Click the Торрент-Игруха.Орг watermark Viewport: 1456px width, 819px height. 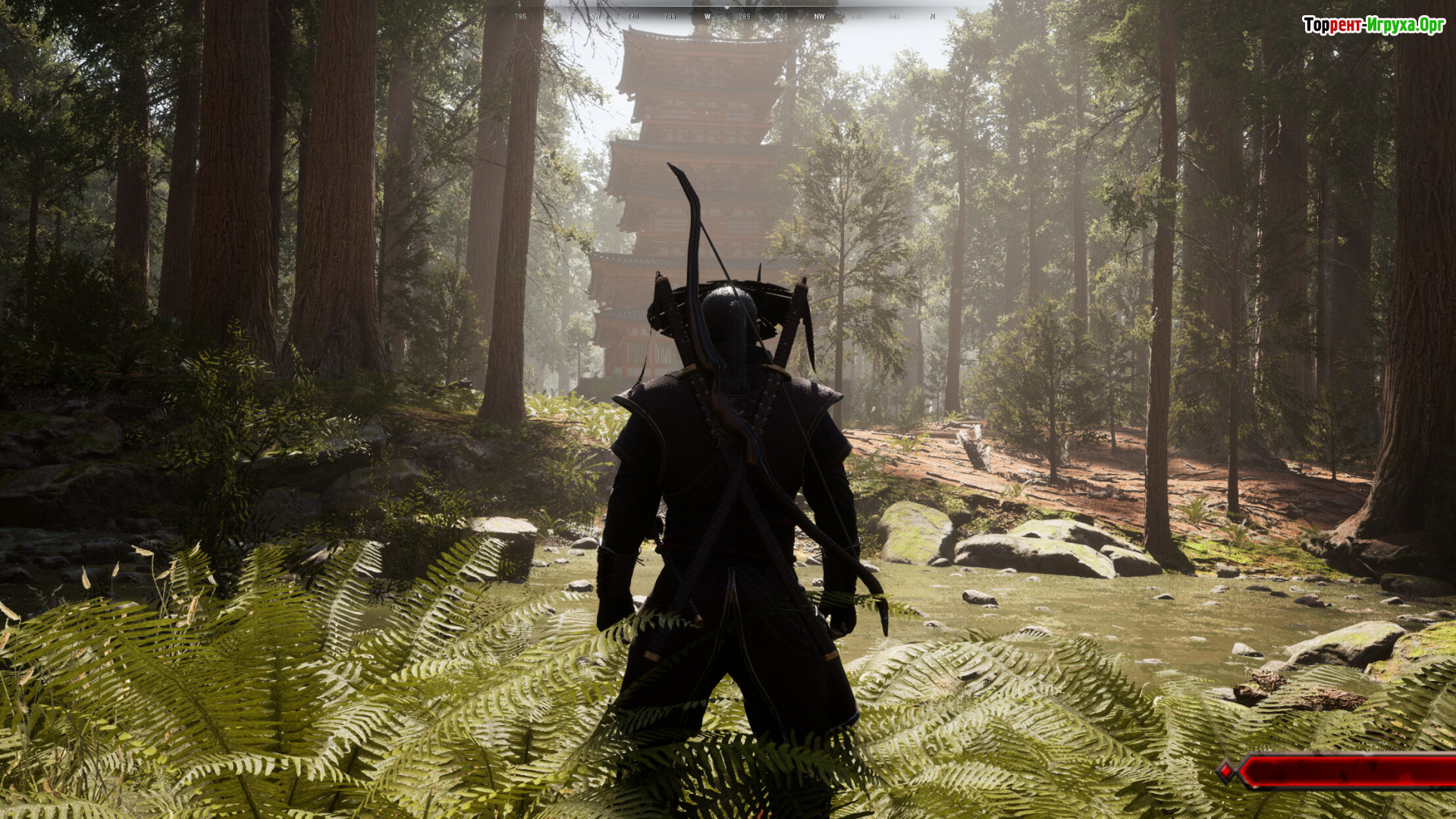[1373, 26]
